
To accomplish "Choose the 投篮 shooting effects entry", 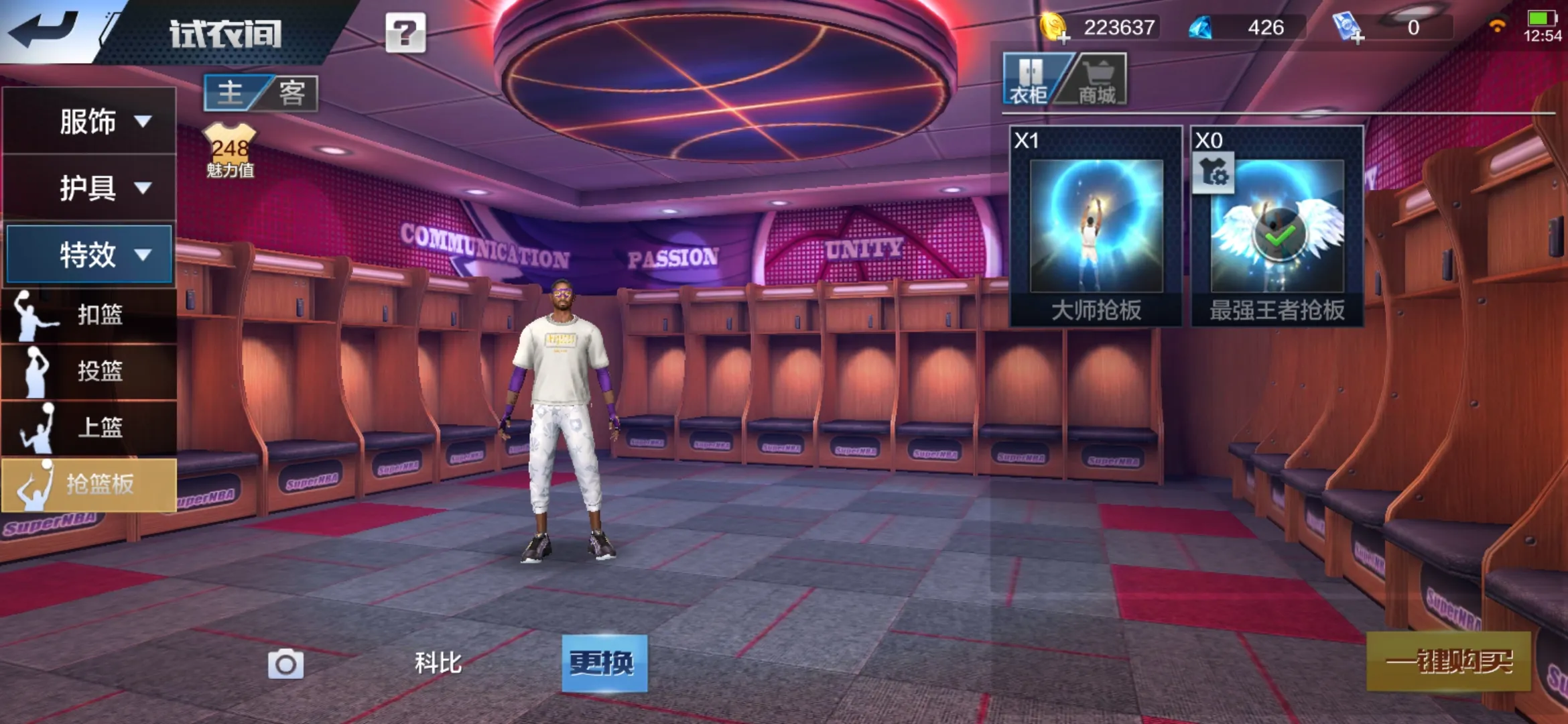I will coord(89,371).
